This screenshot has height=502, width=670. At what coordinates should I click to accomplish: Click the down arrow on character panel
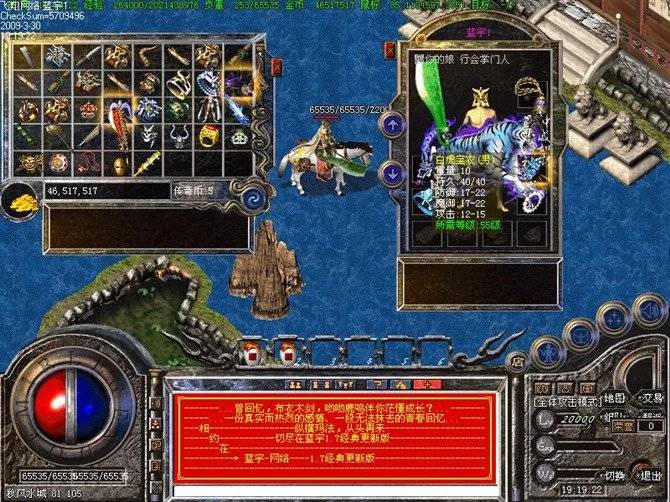(392, 172)
